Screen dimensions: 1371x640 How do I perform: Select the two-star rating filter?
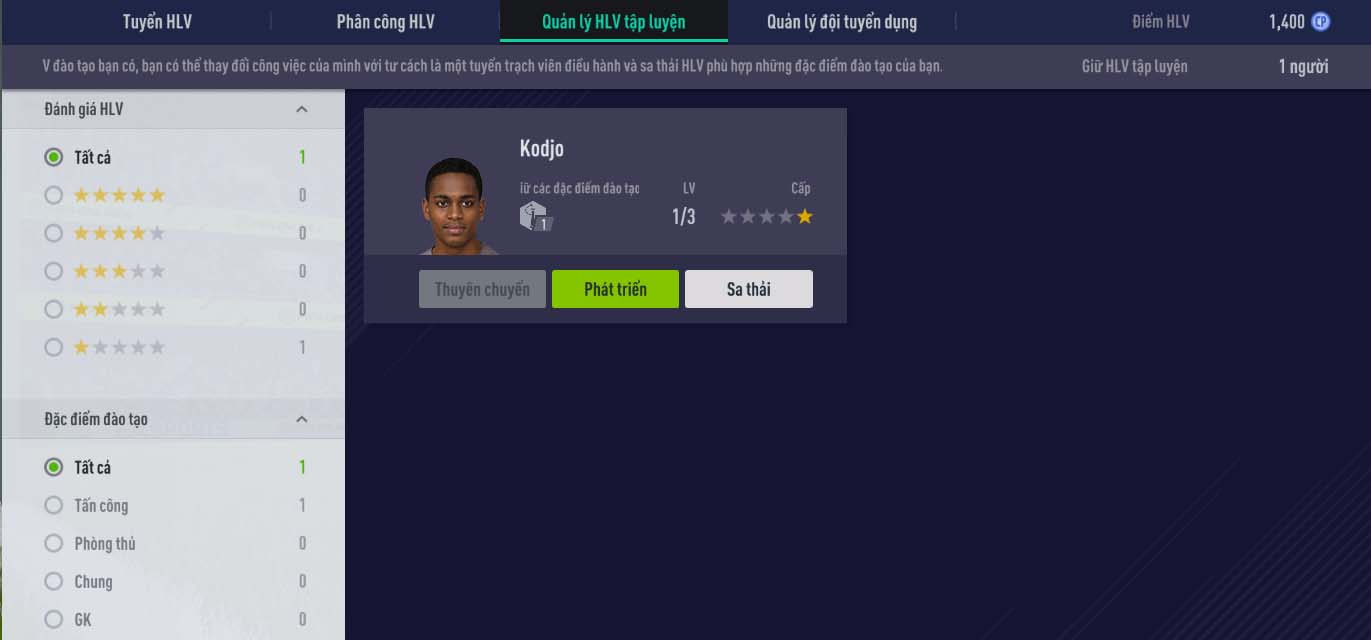(x=54, y=309)
